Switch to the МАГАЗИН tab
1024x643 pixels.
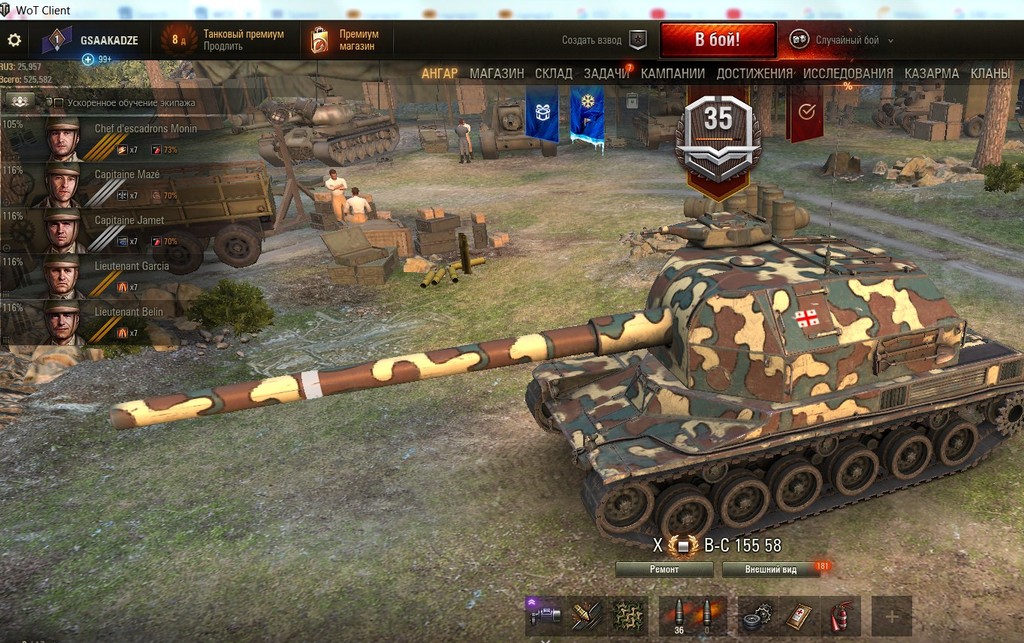tap(497, 74)
